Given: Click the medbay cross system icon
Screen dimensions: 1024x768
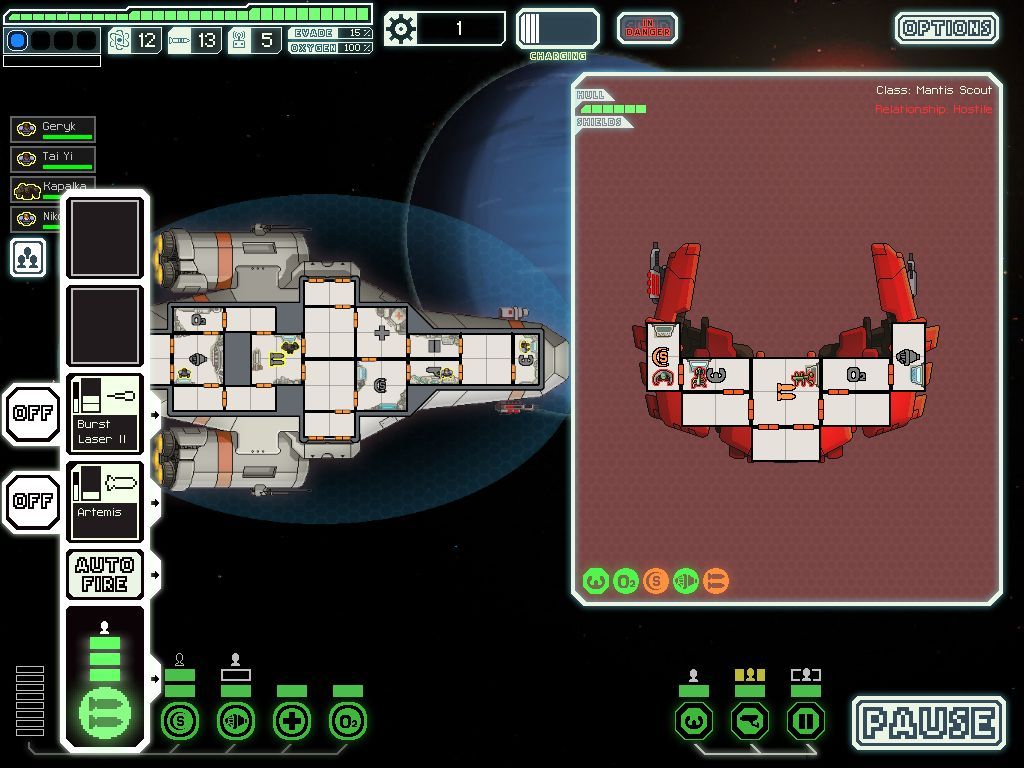Looking at the screenshot, I should pos(292,720).
